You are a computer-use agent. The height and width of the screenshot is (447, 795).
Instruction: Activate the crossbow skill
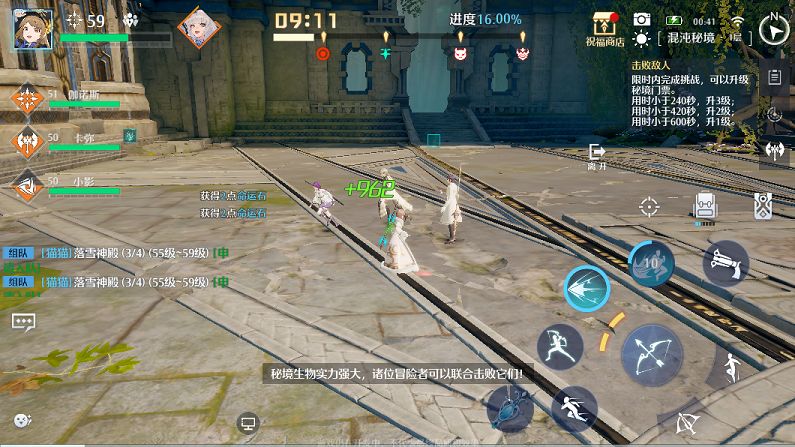(725, 264)
